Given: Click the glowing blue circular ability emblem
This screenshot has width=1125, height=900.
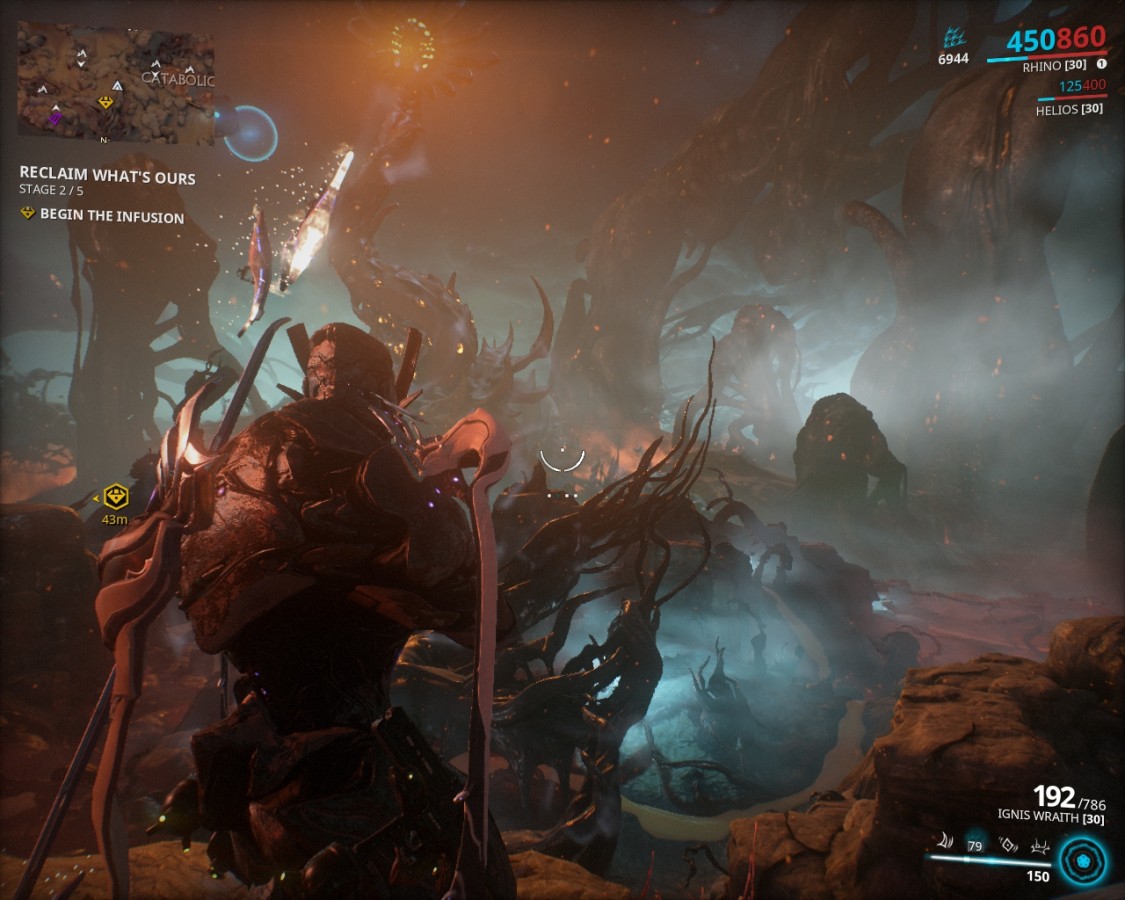Looking at the screenshot, I should (1082, 860).
